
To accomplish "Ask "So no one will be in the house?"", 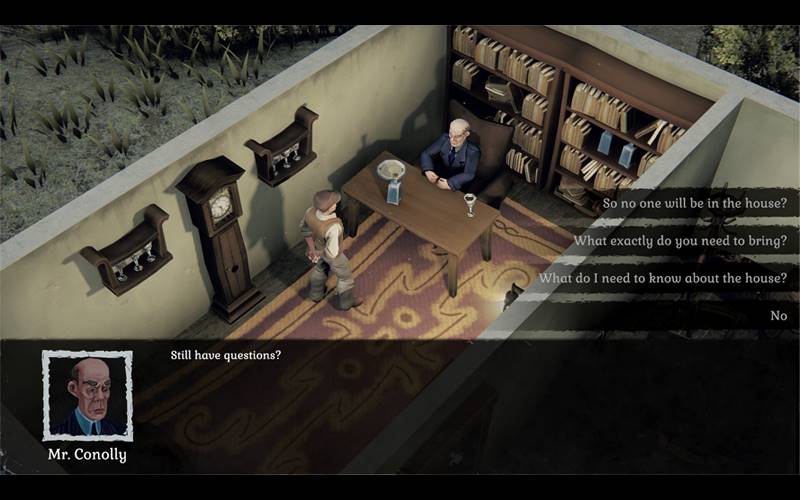I will click(x=694, y=203).
